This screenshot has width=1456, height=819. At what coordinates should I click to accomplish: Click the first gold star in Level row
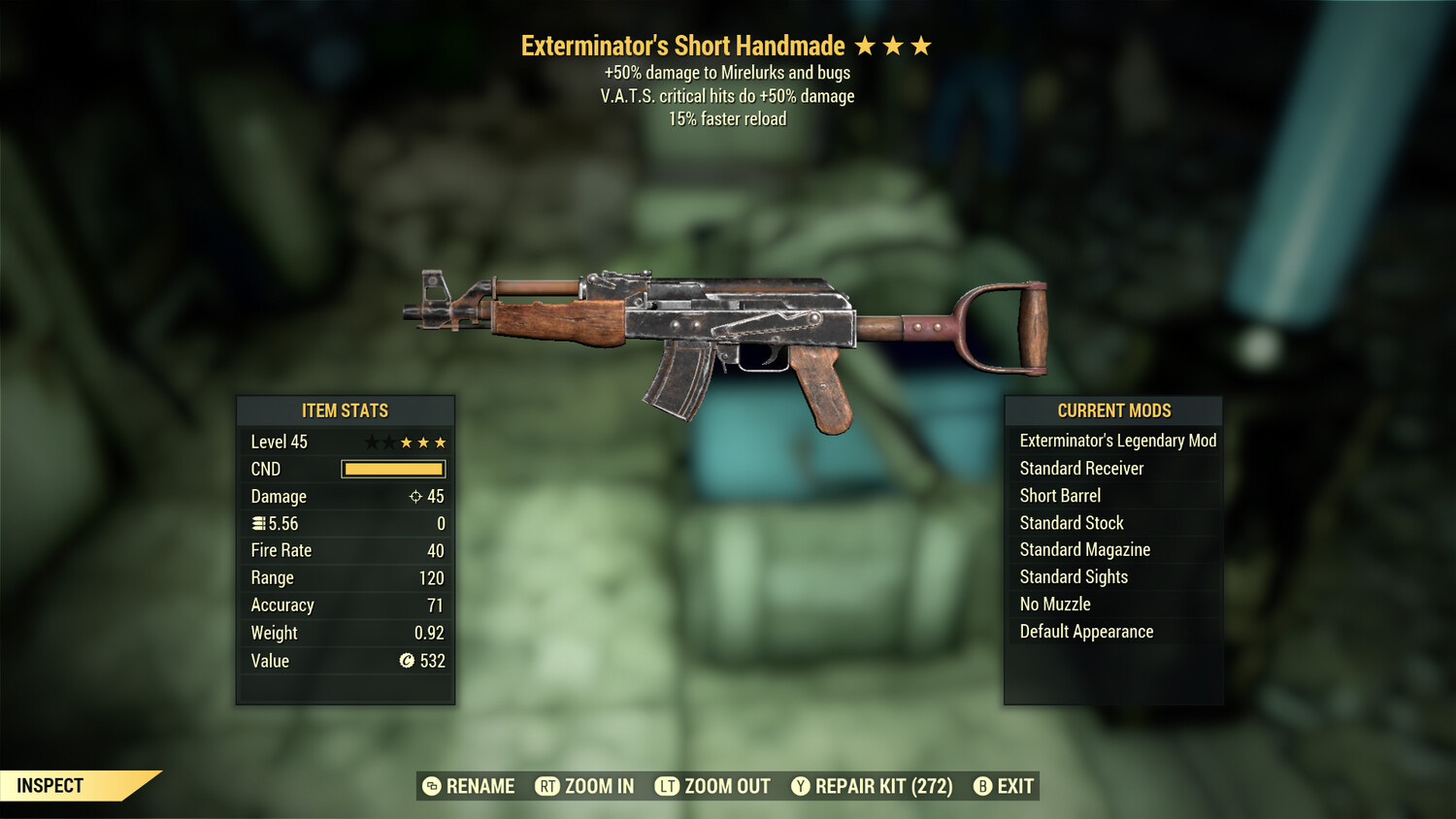406,442
